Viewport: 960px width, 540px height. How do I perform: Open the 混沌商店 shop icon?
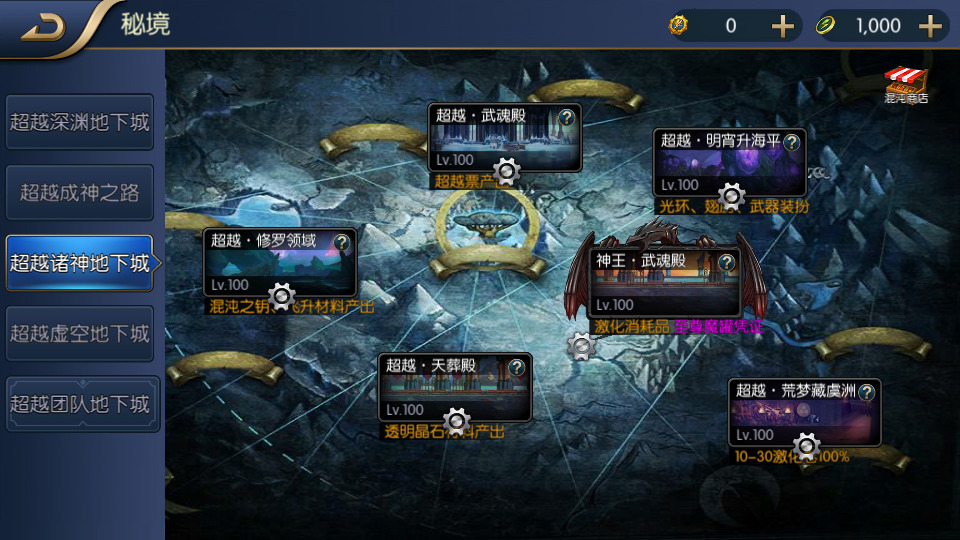[906, 85]
